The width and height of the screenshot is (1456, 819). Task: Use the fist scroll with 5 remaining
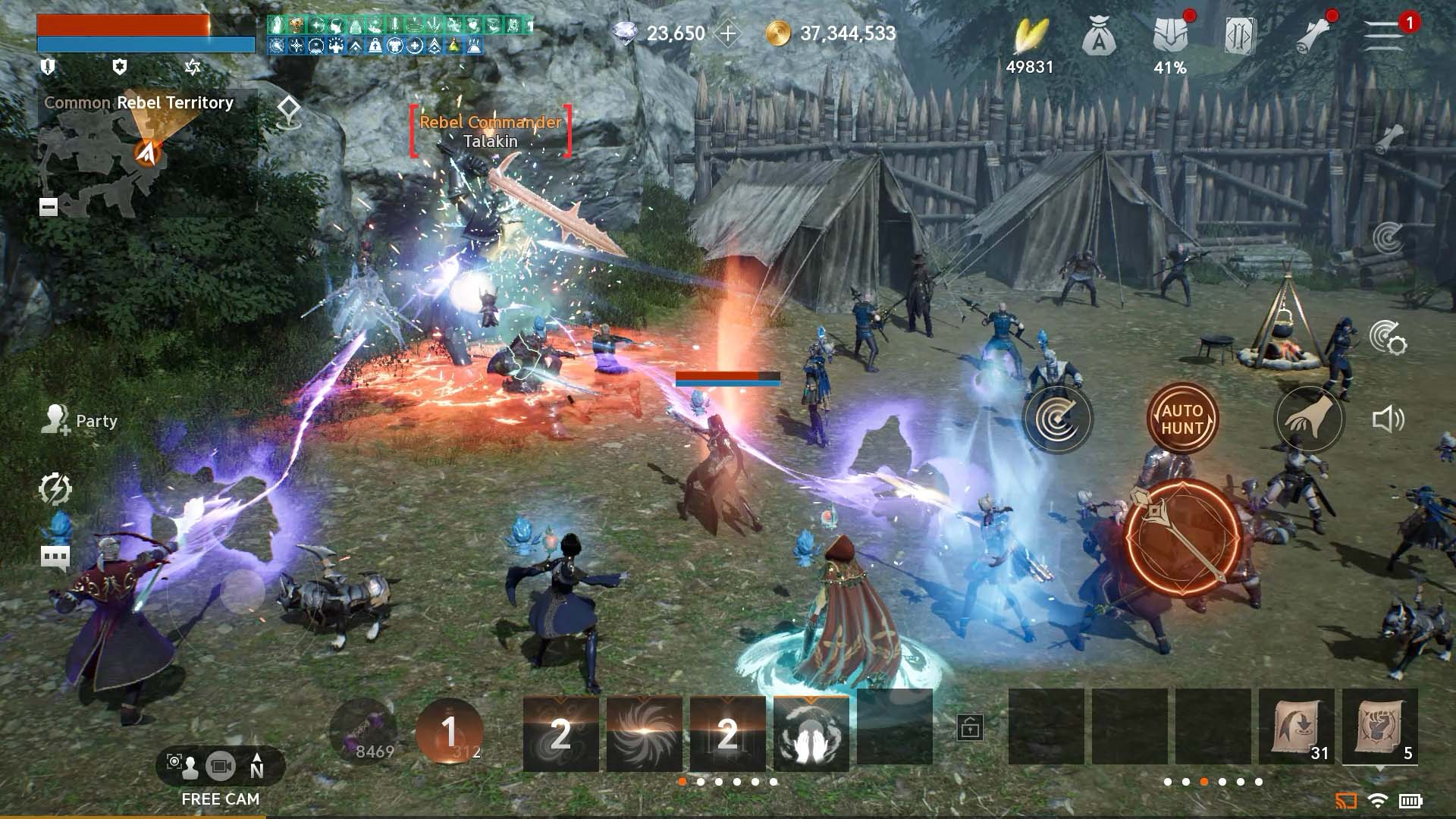point(1379,727)
